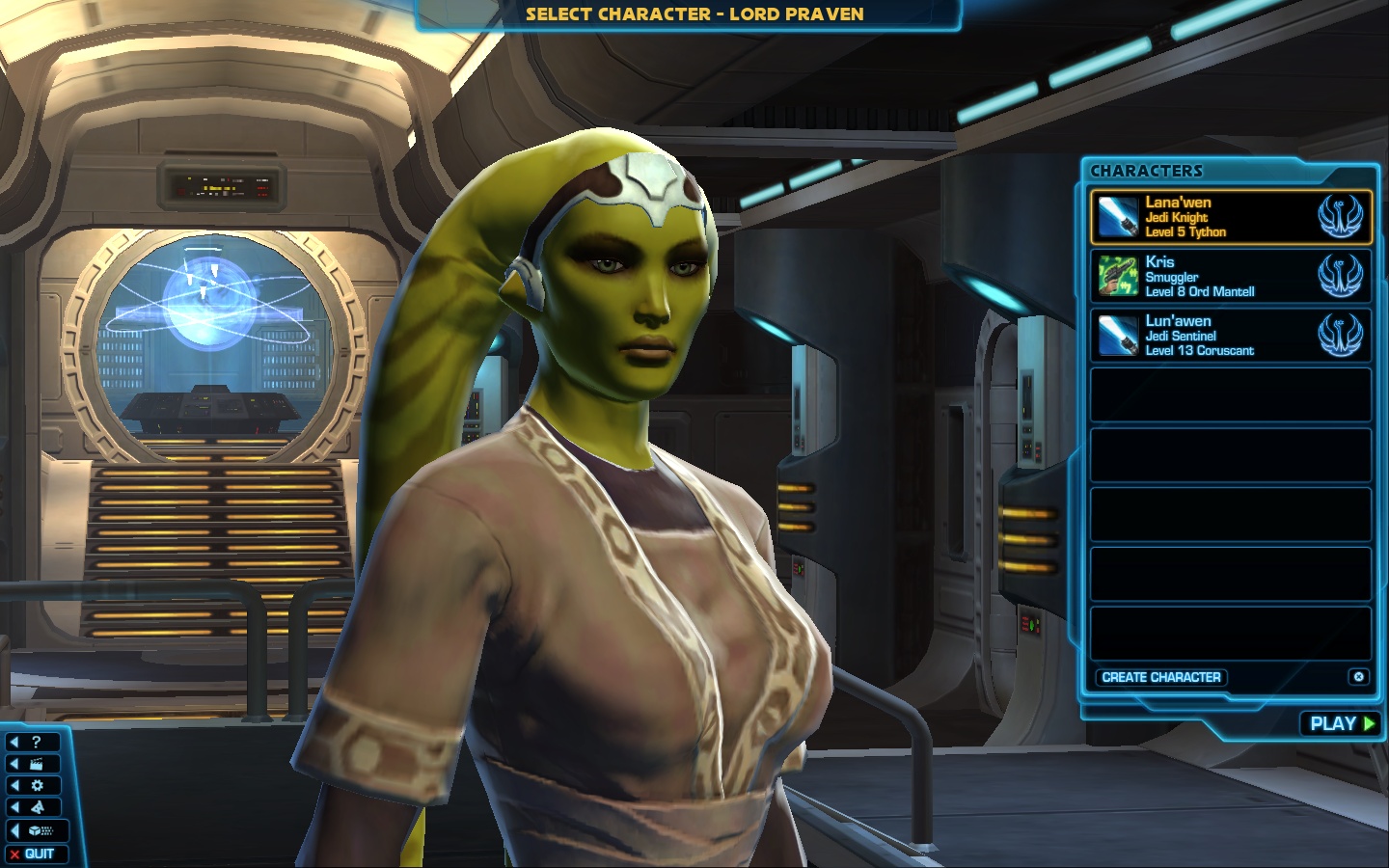This screenshot has width=1389, height=868.
Task: Click the green play arrow on PLAY
Action: 1370,723
